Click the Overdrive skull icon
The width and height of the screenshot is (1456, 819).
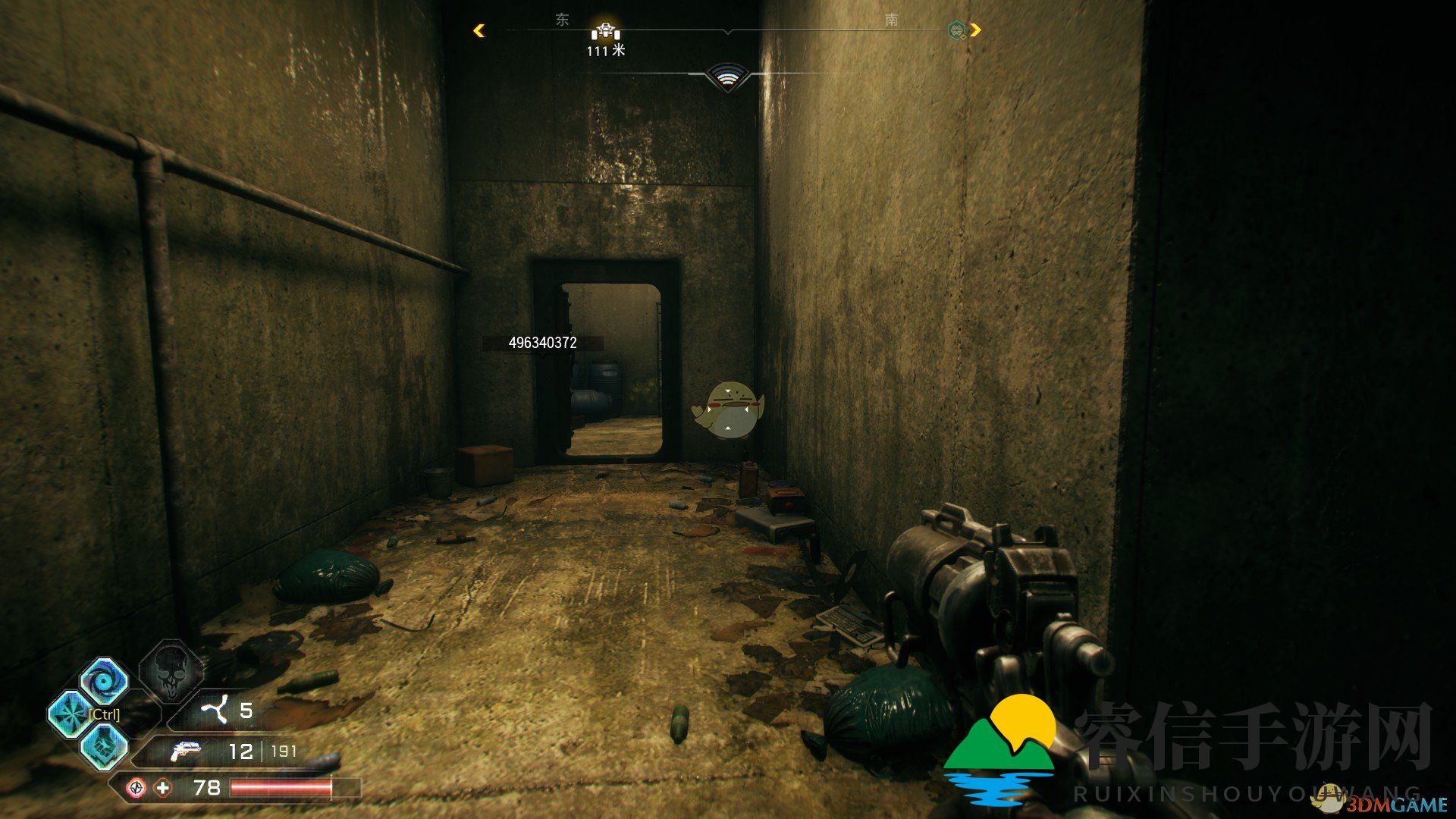coord(171,671)
